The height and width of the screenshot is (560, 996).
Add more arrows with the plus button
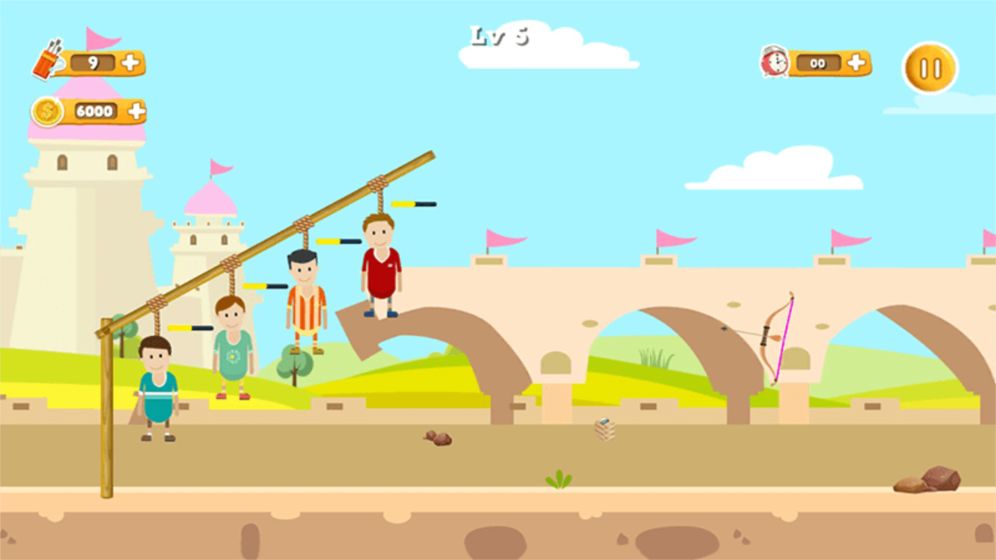pos(131,63)
